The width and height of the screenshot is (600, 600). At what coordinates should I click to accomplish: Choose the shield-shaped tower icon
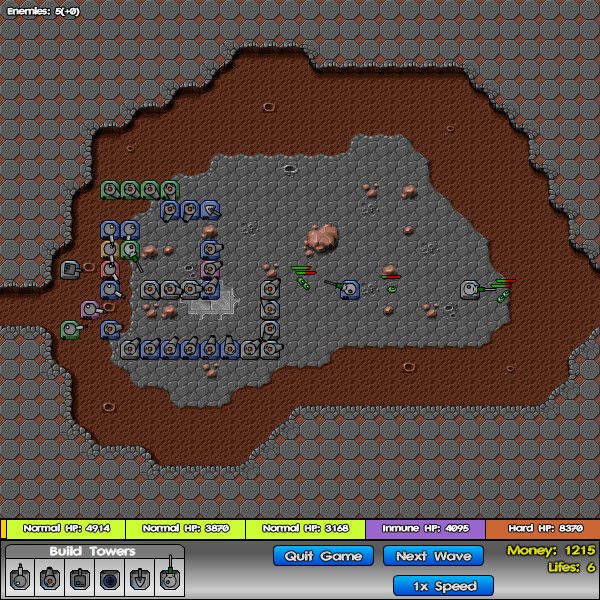tap(139, 577)
